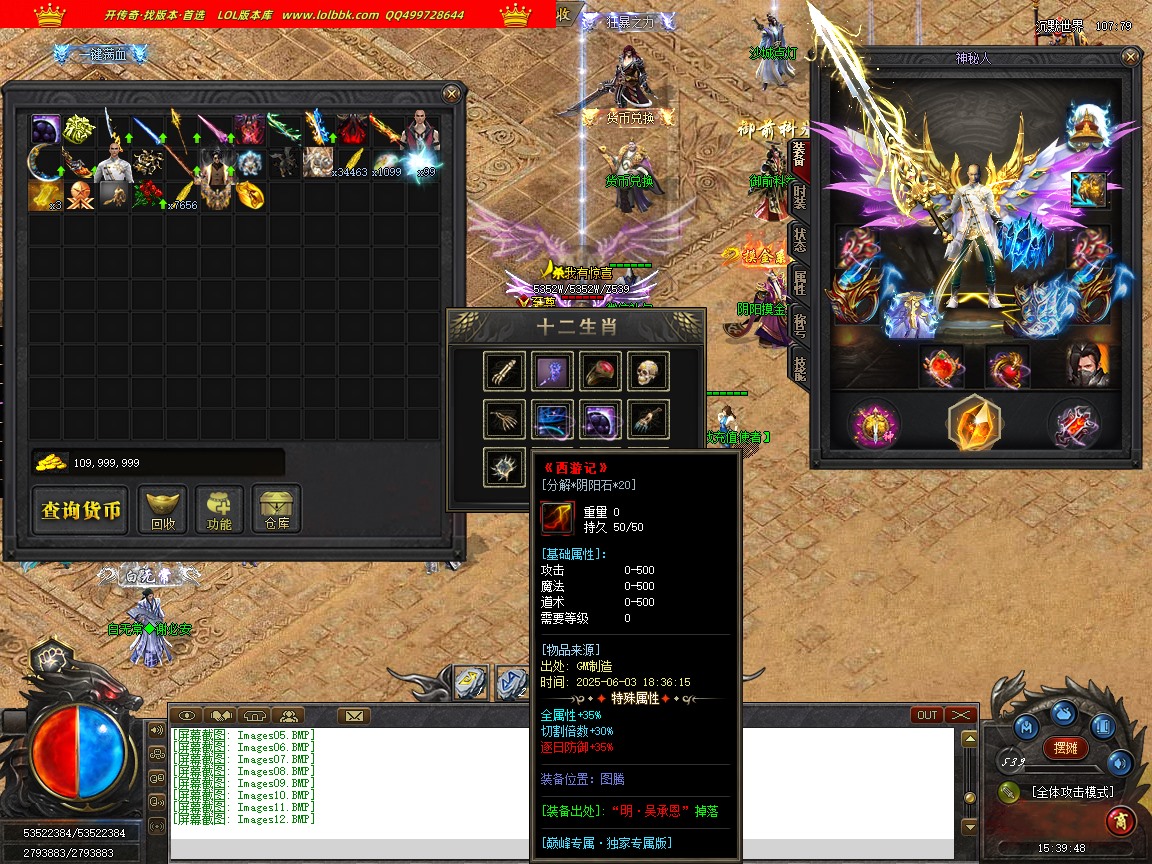Click the OUT button above chat
Screen dimensions: 1152x864
click(x=927, y=715)
